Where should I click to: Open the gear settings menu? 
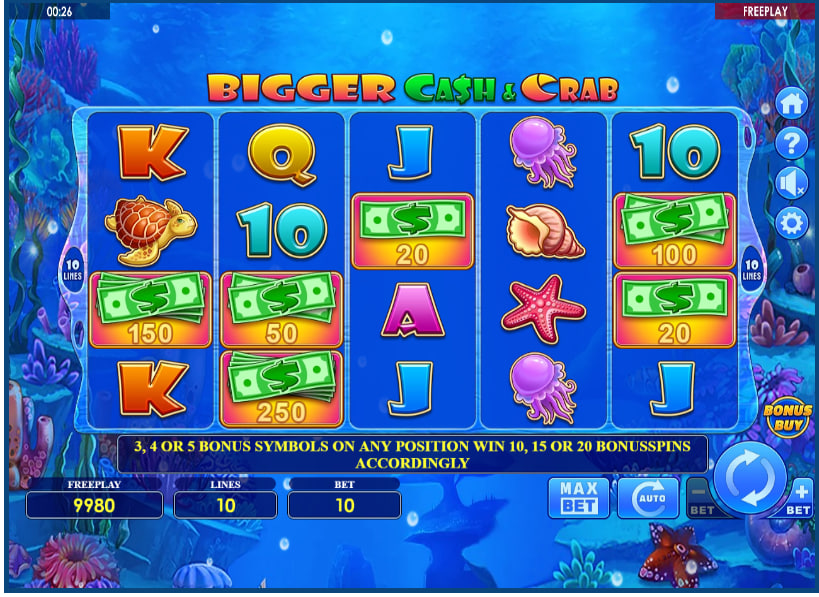coord(792,222)
